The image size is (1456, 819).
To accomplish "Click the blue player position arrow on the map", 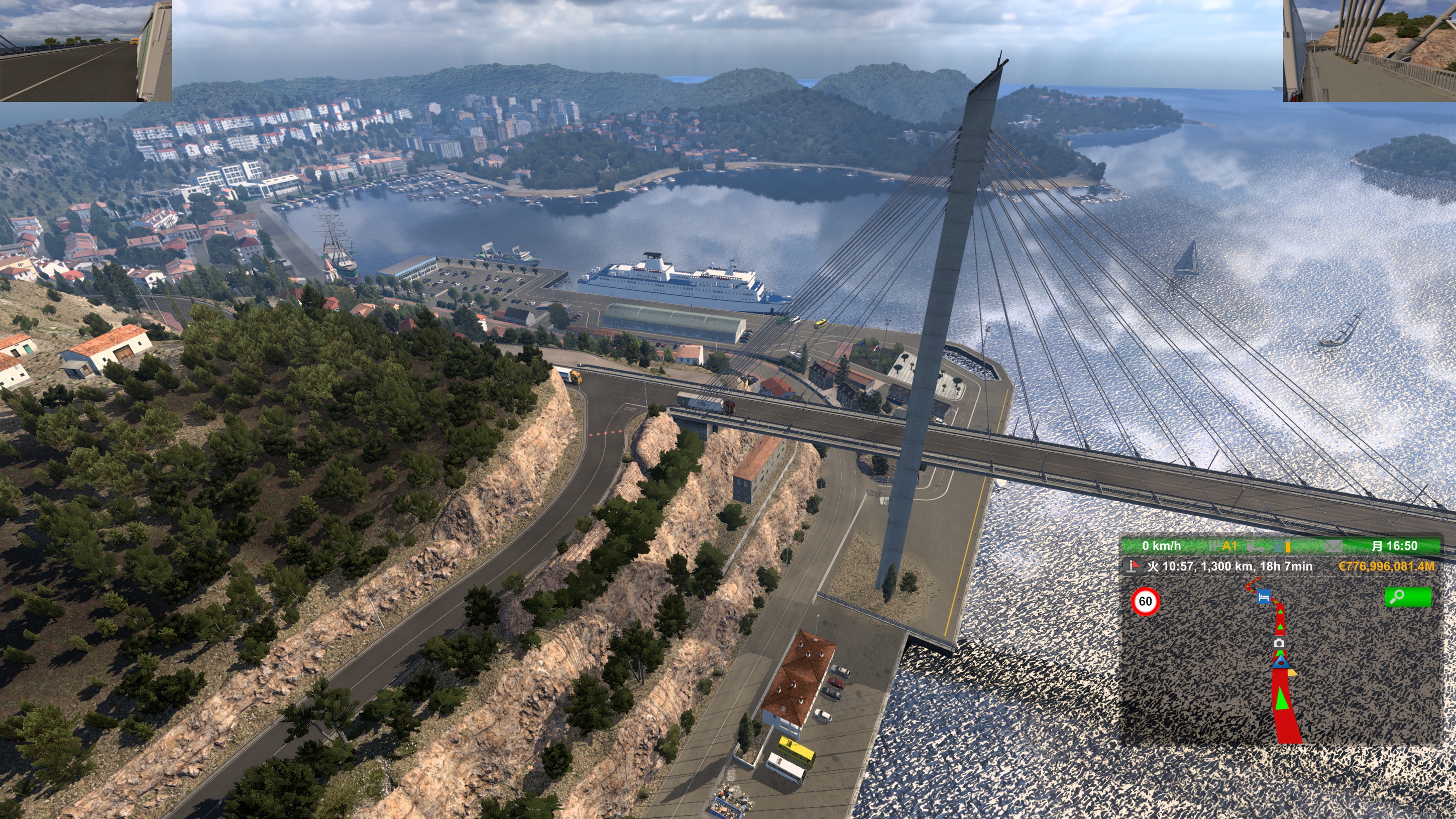I will click(x=1281, y=662).
